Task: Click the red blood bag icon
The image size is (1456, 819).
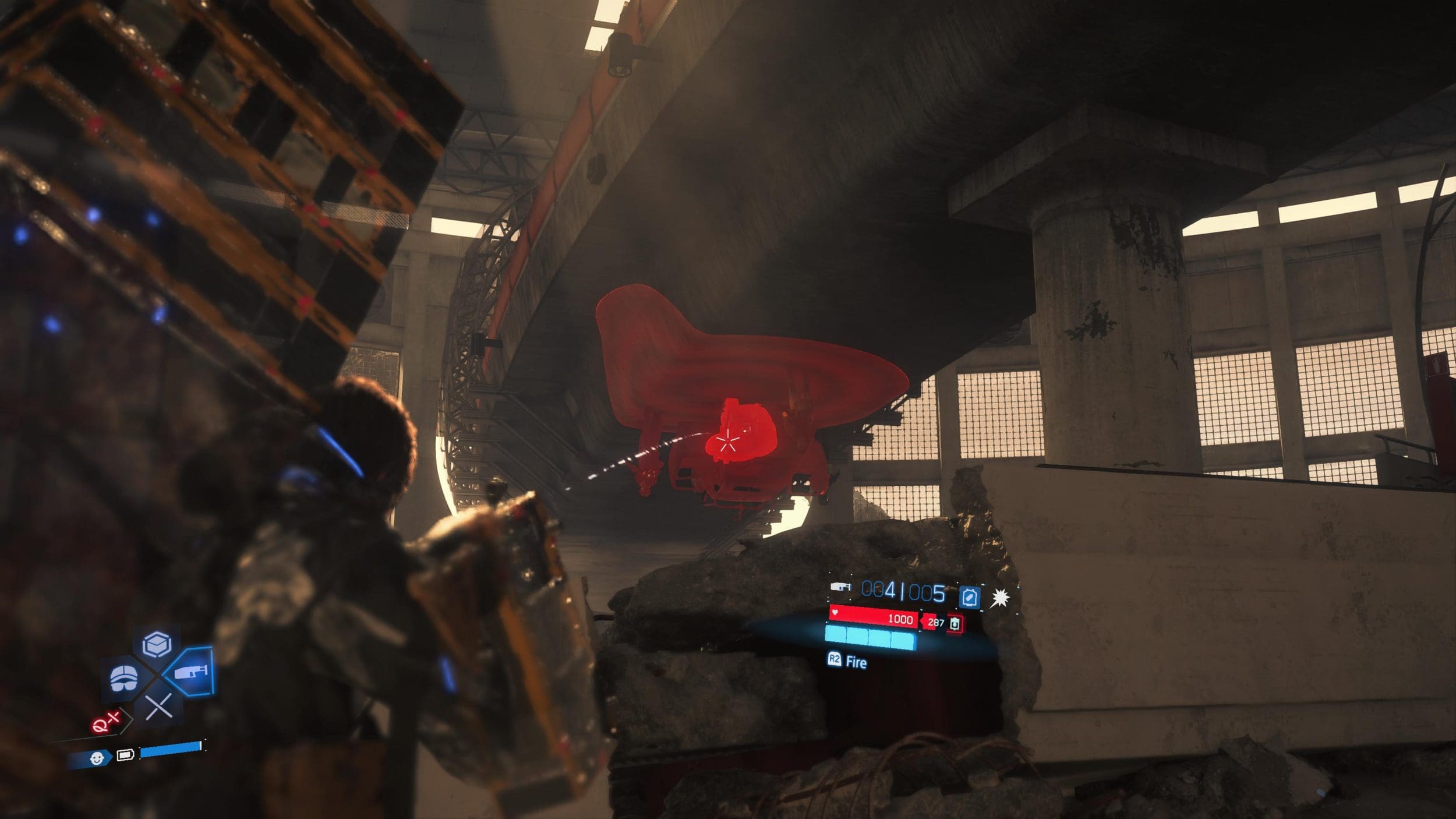Action: 955,624
